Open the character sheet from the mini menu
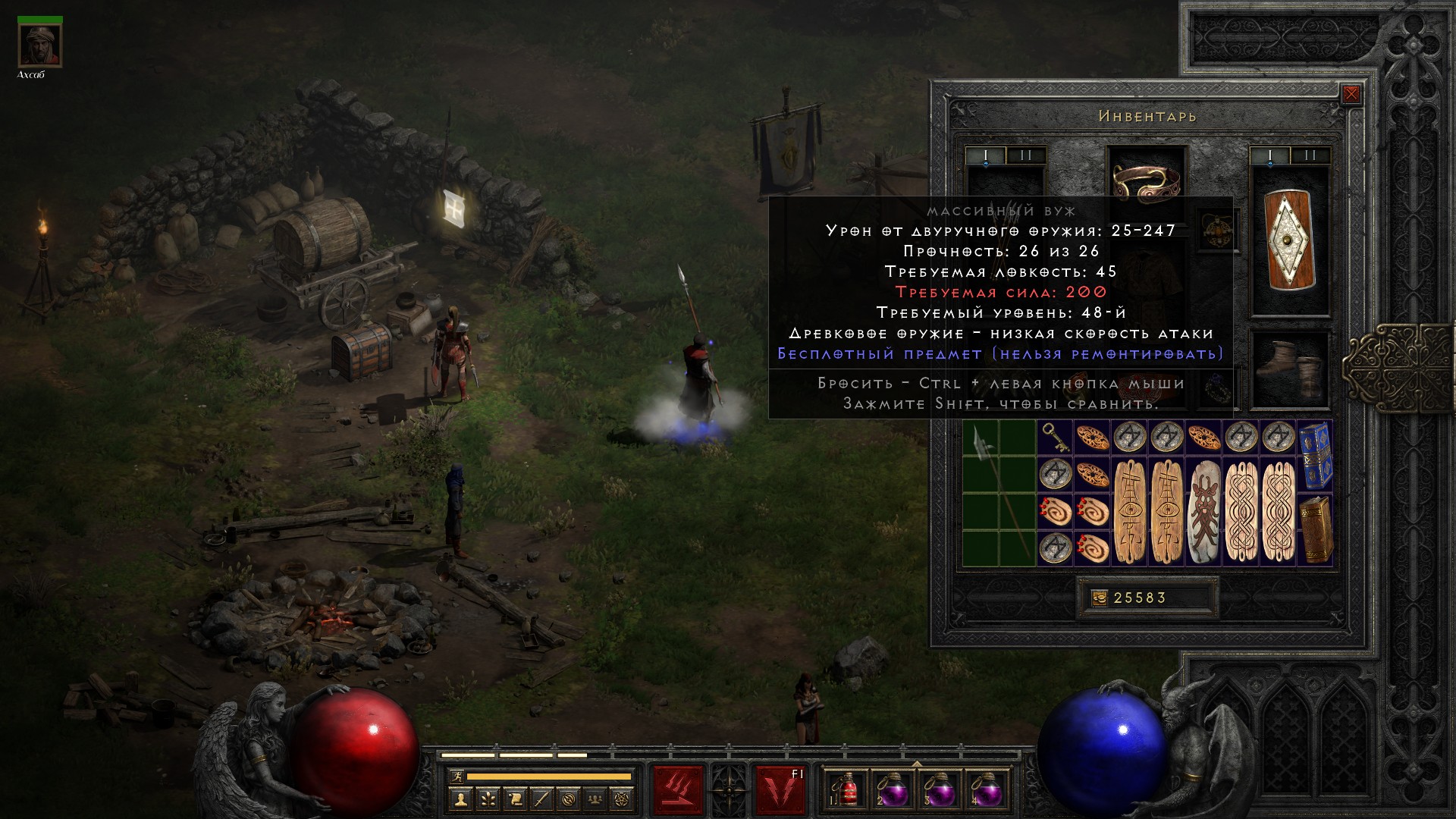The height and width of the screenshot is (819, 1456). point(460,799)
